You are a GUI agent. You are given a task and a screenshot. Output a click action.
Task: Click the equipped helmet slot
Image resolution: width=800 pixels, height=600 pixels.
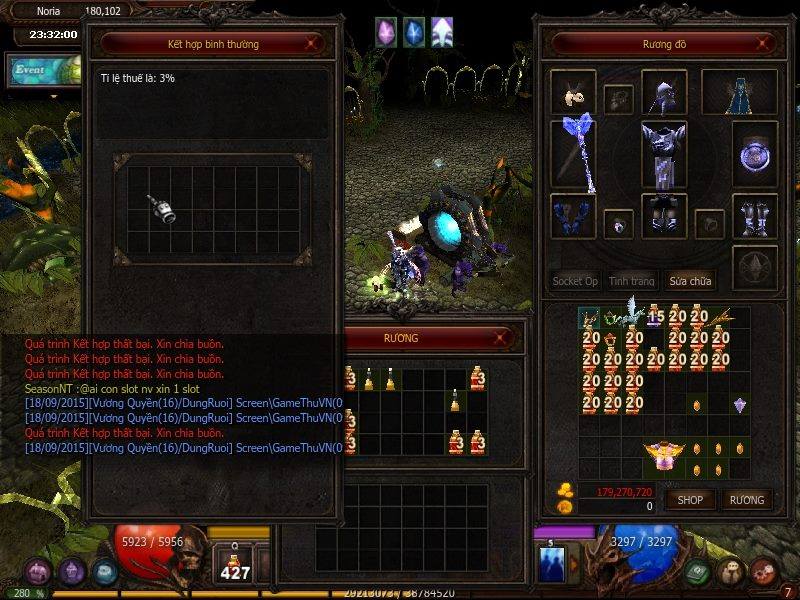663,92
